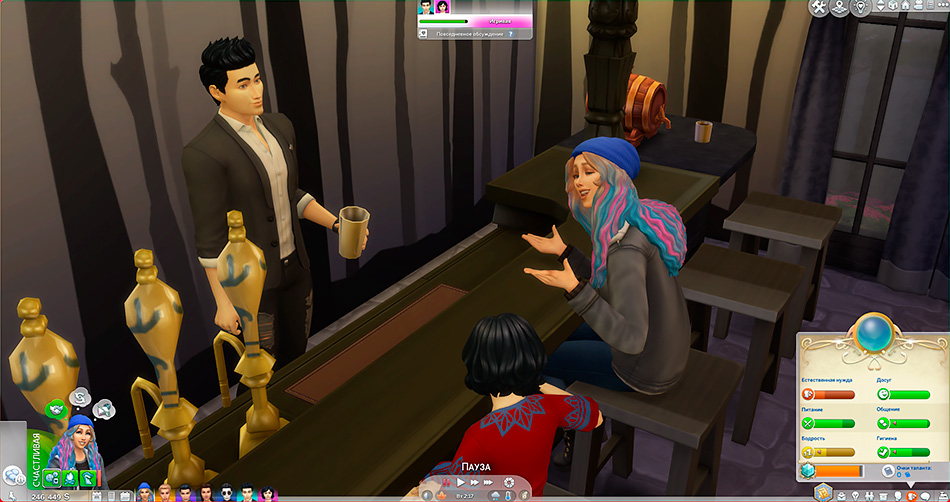Select the skull-faced Sim in household bar
950x502 pixels.
point(226,493)
